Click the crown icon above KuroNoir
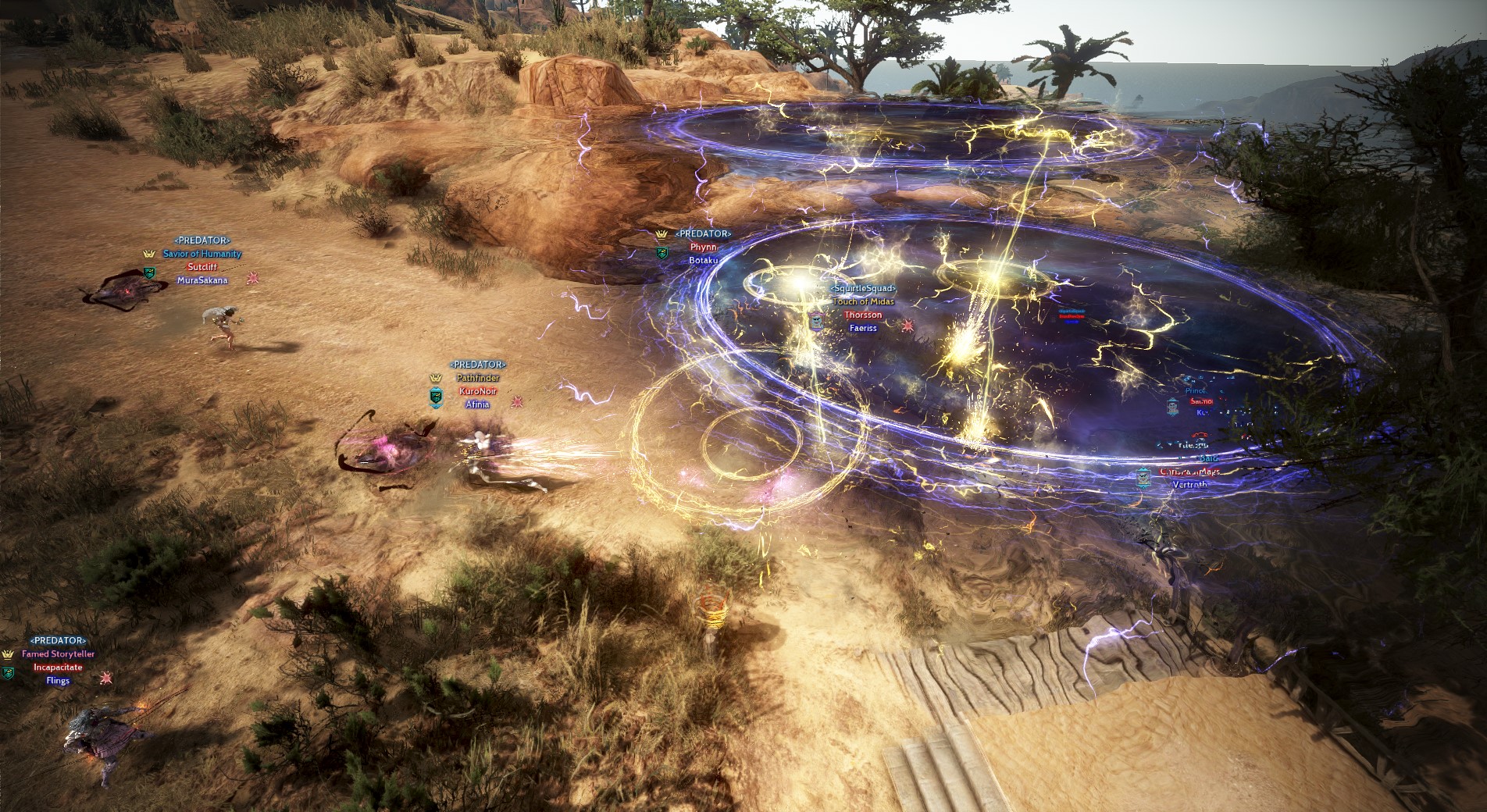The width and height of the screenshot is (1487, 812). 436,379
